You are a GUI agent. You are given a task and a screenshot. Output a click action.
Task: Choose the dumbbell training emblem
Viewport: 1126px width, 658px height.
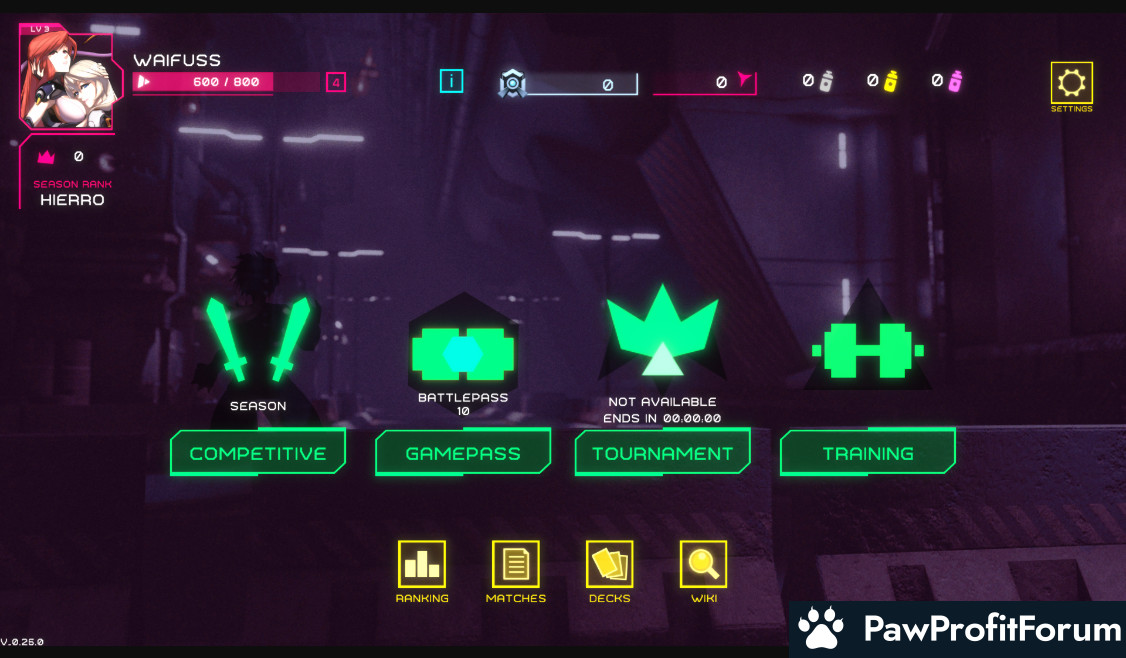(x=867, y=351)
